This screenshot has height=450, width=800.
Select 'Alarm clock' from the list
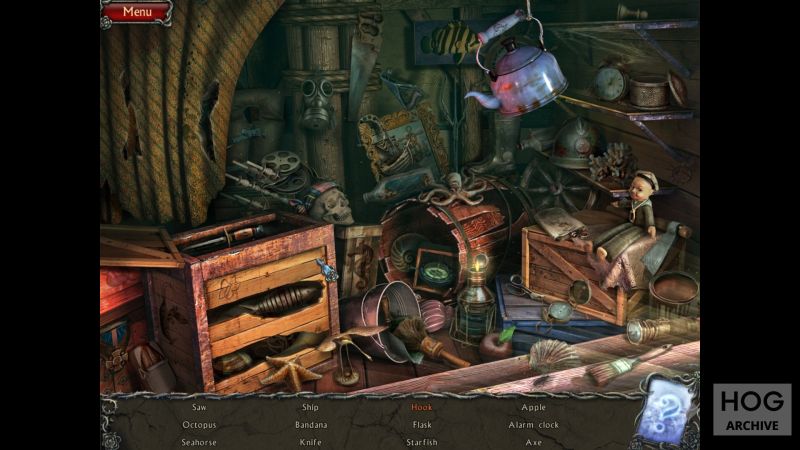pyautogui.click(x=533, y=424)
